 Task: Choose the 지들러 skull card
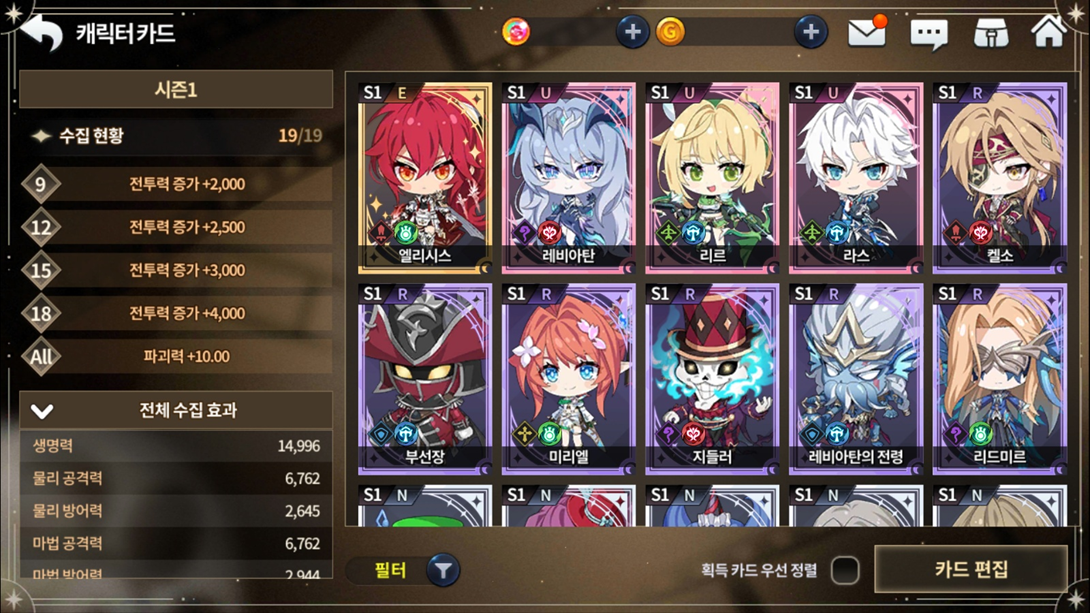[x=712, y=378]
